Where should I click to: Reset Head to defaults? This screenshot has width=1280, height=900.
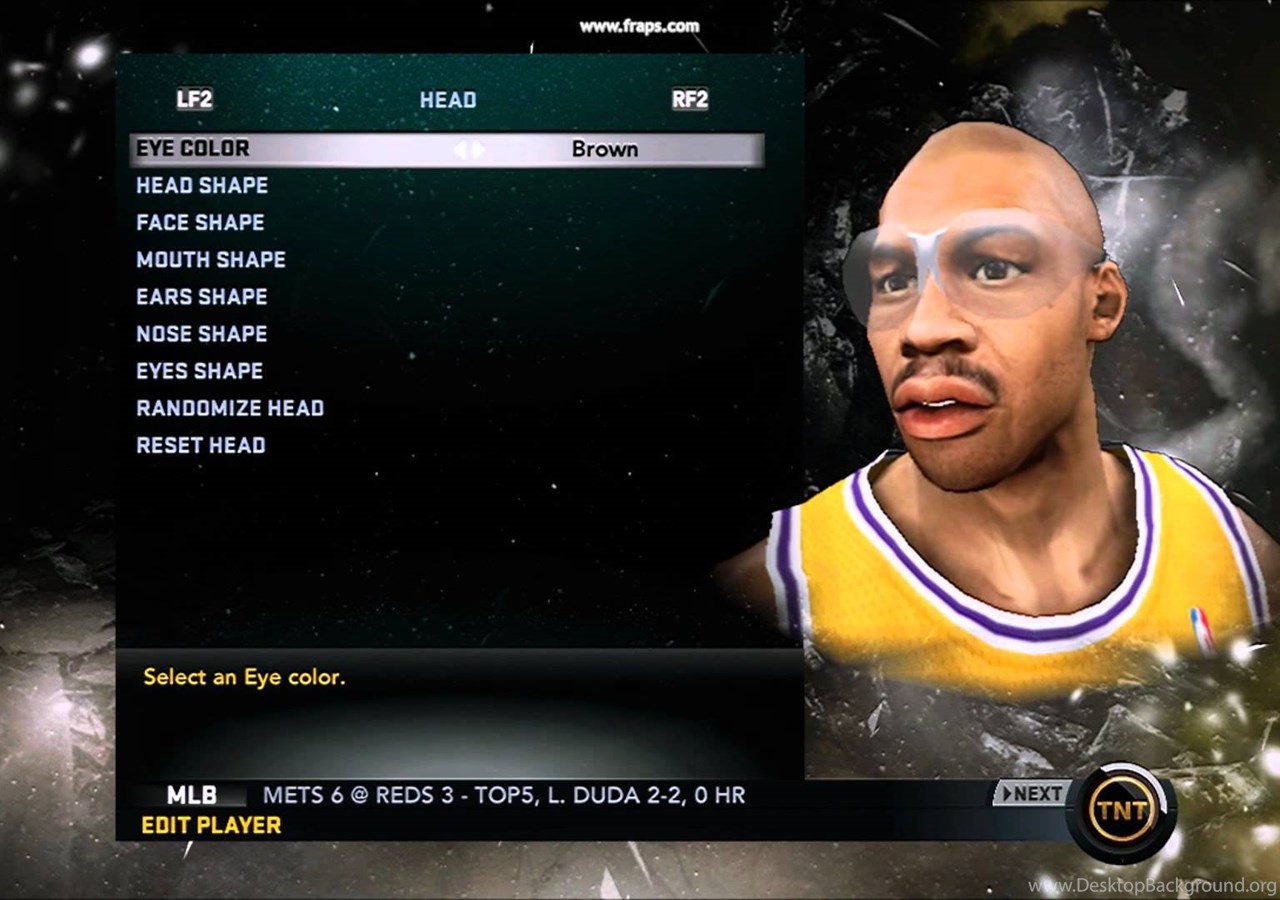click(201, 445)
